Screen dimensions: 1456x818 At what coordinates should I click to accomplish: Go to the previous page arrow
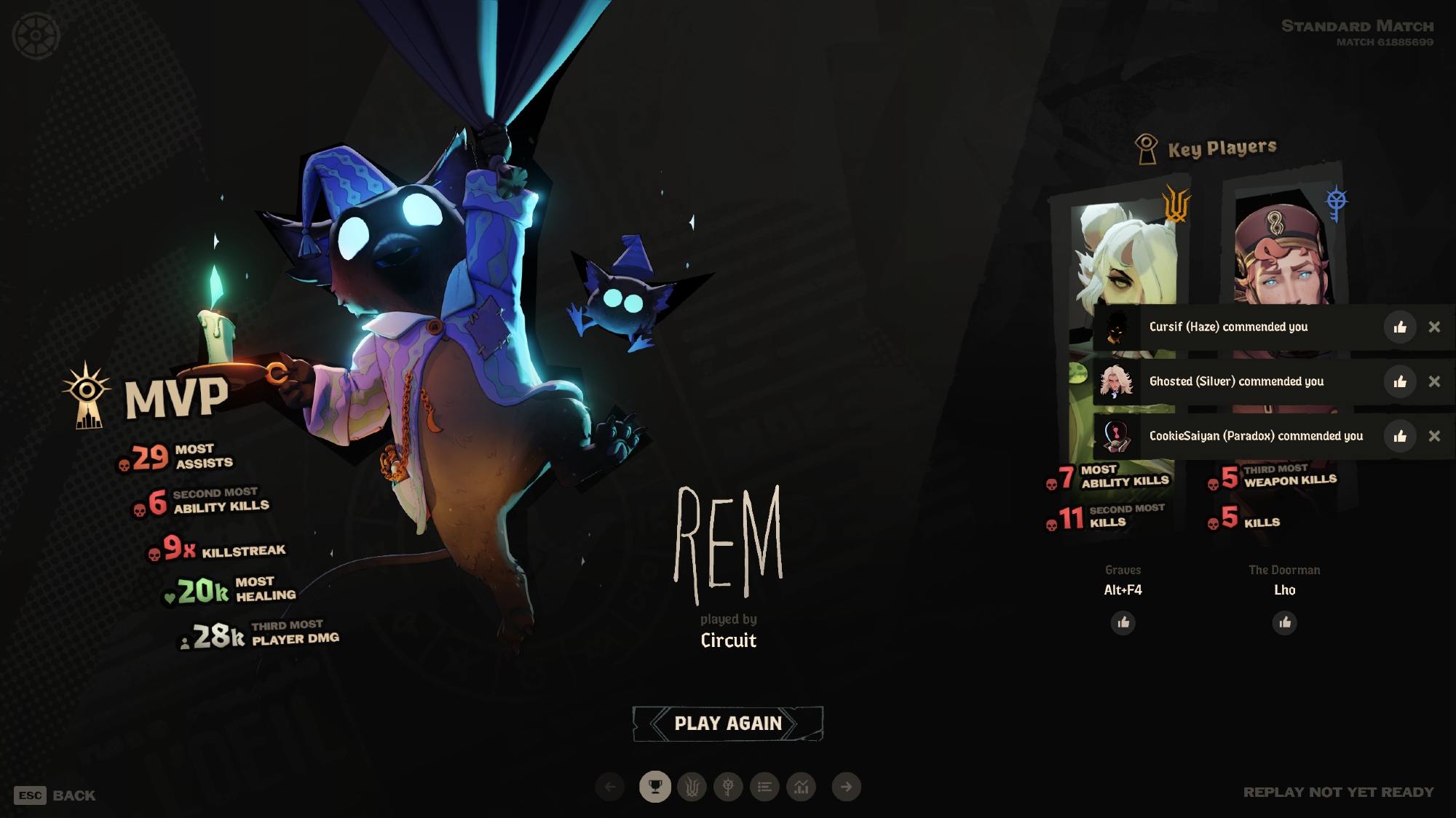coord(610,787)
